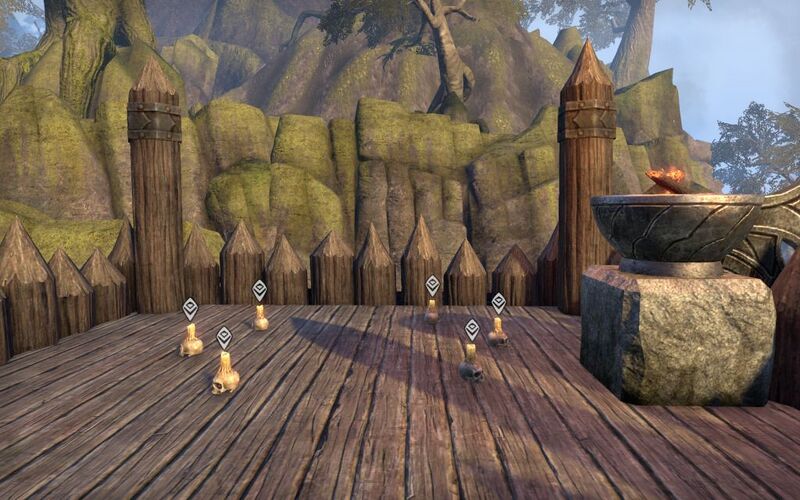Select the marker above the dark grey skull candle
800x500 pixels.
(472, 328)
